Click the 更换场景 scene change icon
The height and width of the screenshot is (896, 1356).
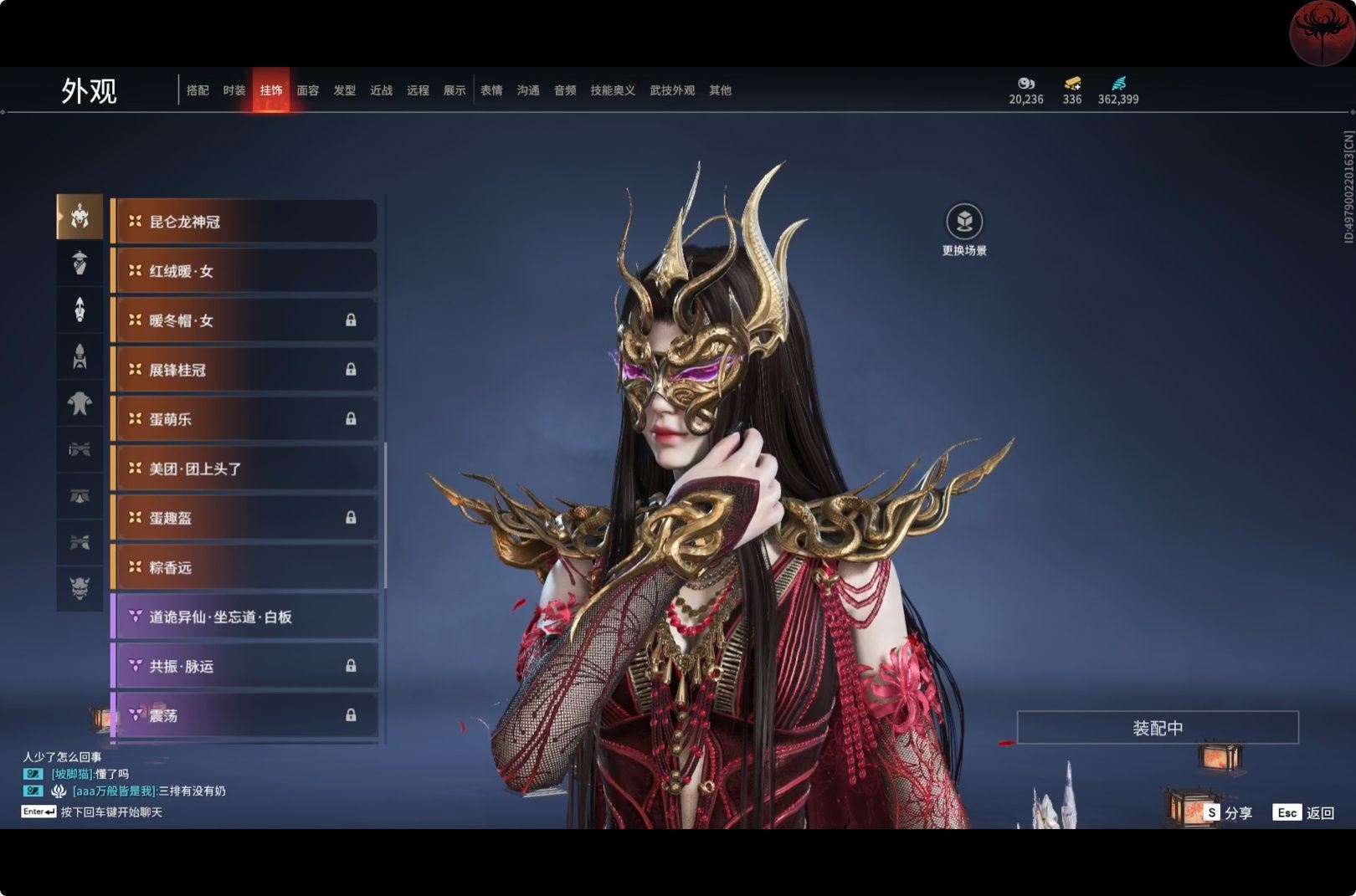[964, 223]
